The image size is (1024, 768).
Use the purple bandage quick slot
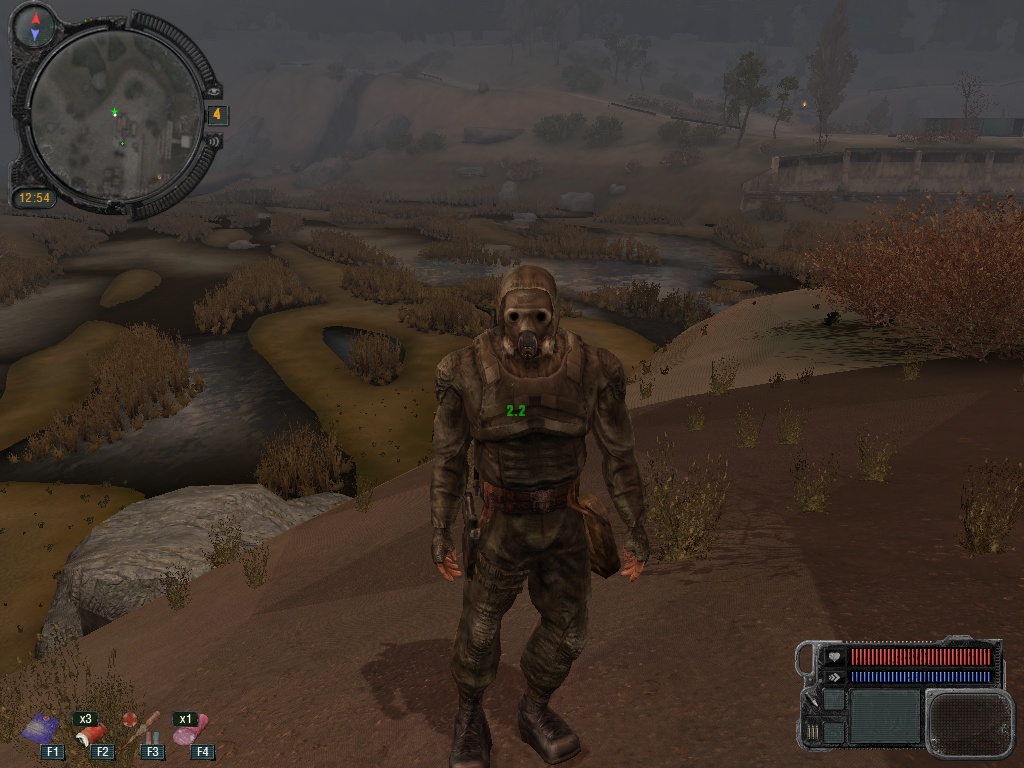41,728
